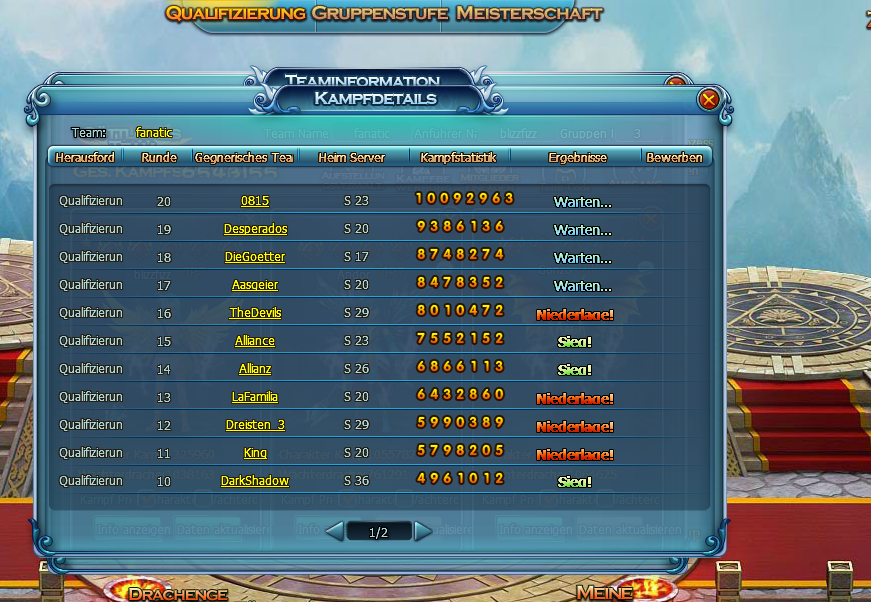View the Desperados team details
This screenshot has width=871, height=602.
pos(255,229)
